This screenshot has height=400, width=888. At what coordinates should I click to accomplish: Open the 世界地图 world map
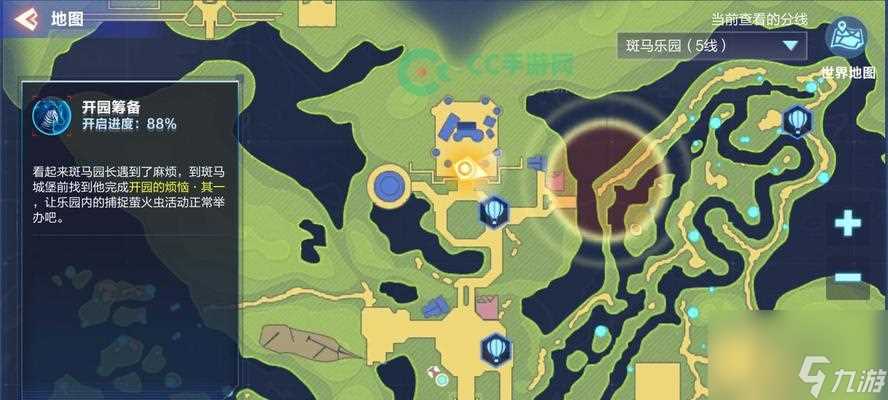tap(846, 40)
